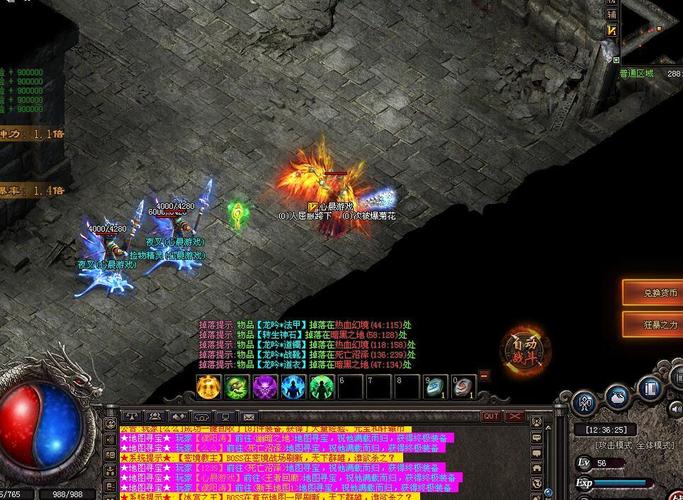683x500 pixels.
Task: Use the blue stone item in slot 9
Action: tap(434, 387)
